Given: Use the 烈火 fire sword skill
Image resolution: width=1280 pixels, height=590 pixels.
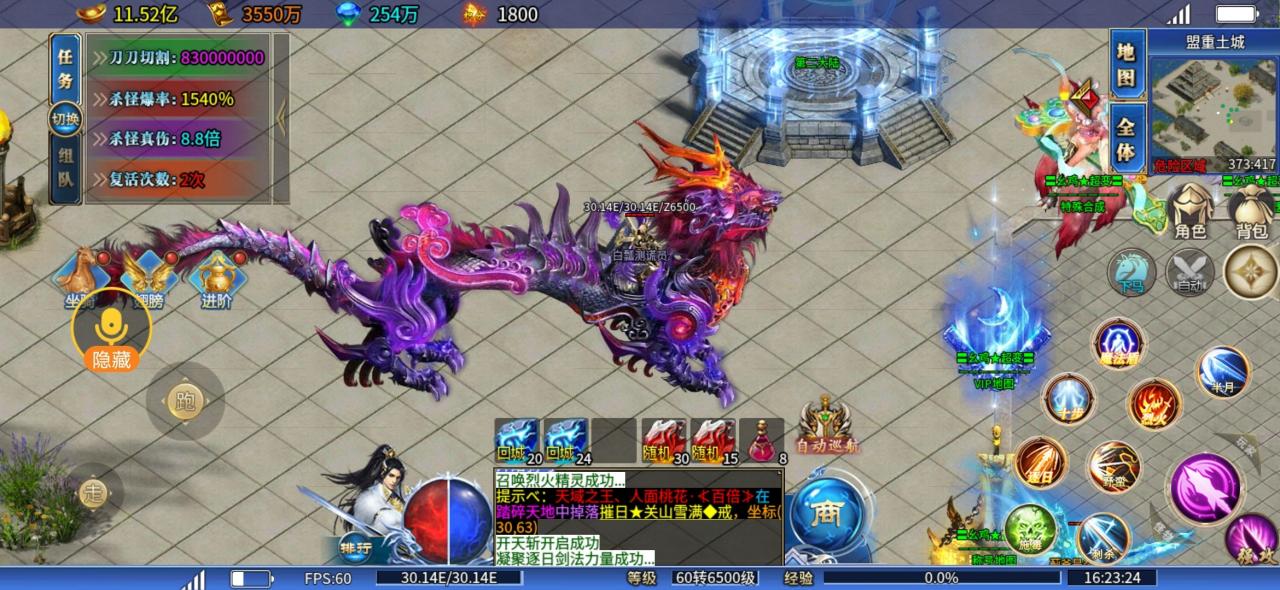Looking at the screenshot, I should [x=1155, y=404].
